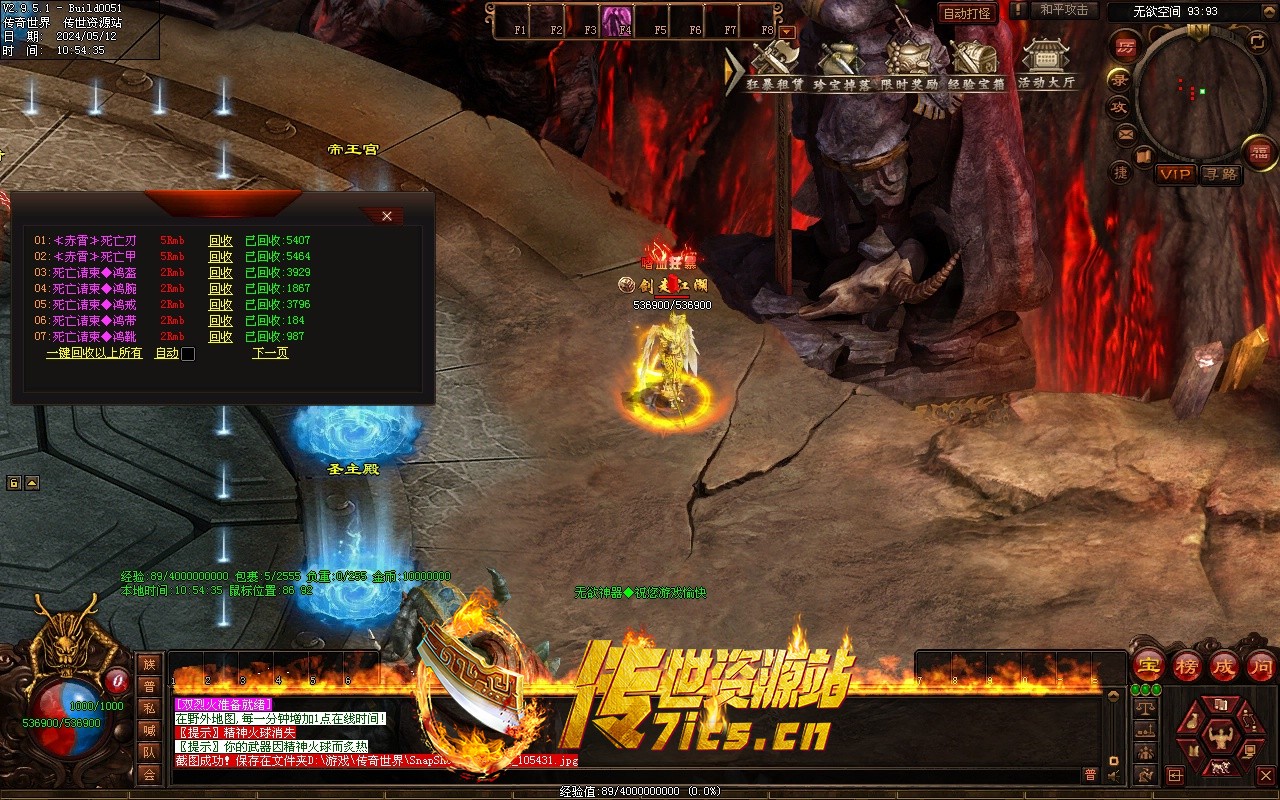Image resolution: width=1280 pixels, height=800 pixels.
Task: Recycle item 07 死亡请柬鸿靴
Action: [220, 336]
